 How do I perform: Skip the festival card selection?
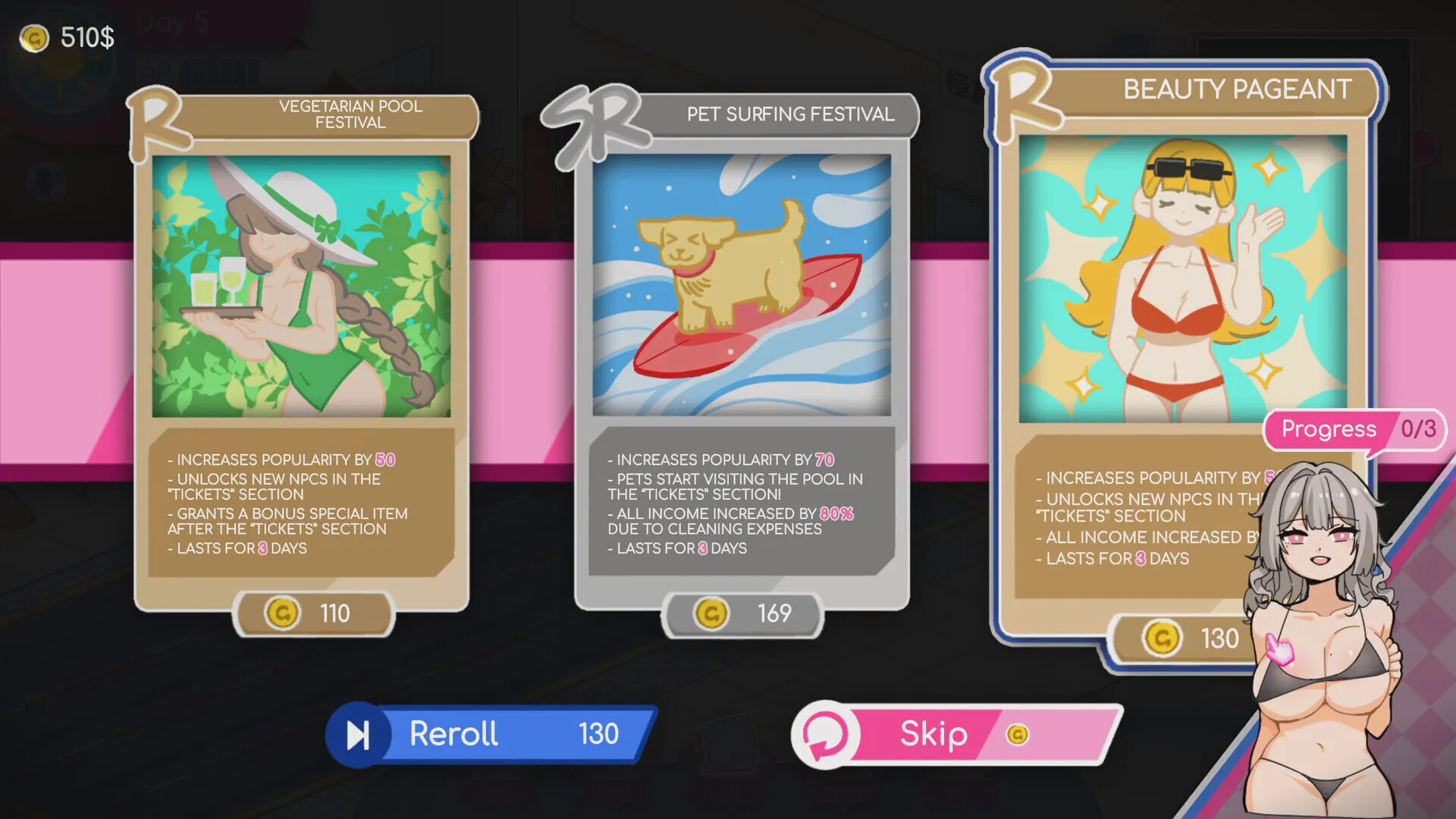[x=957, y=734]
